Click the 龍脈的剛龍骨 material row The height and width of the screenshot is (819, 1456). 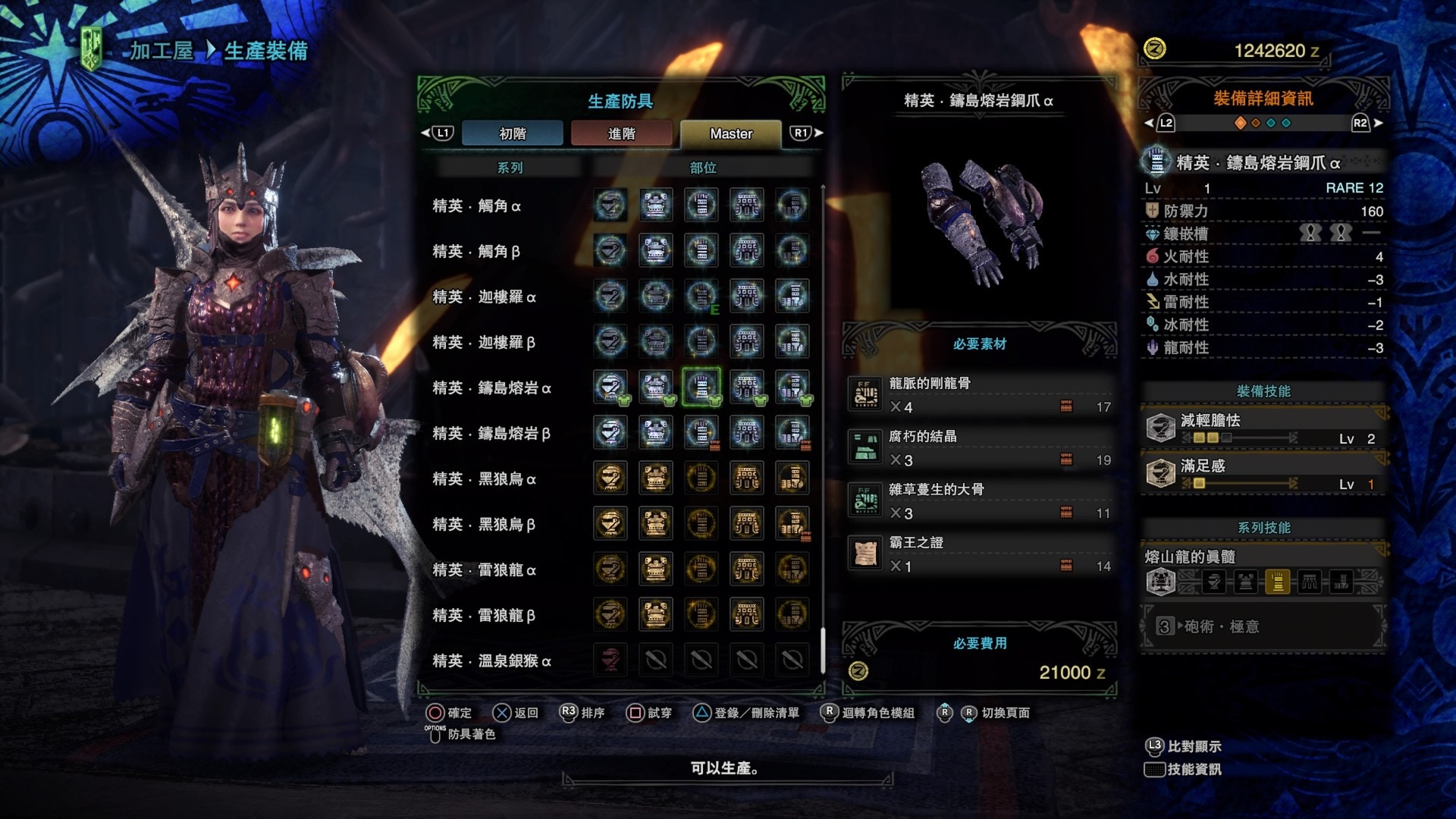pos(980,395)
